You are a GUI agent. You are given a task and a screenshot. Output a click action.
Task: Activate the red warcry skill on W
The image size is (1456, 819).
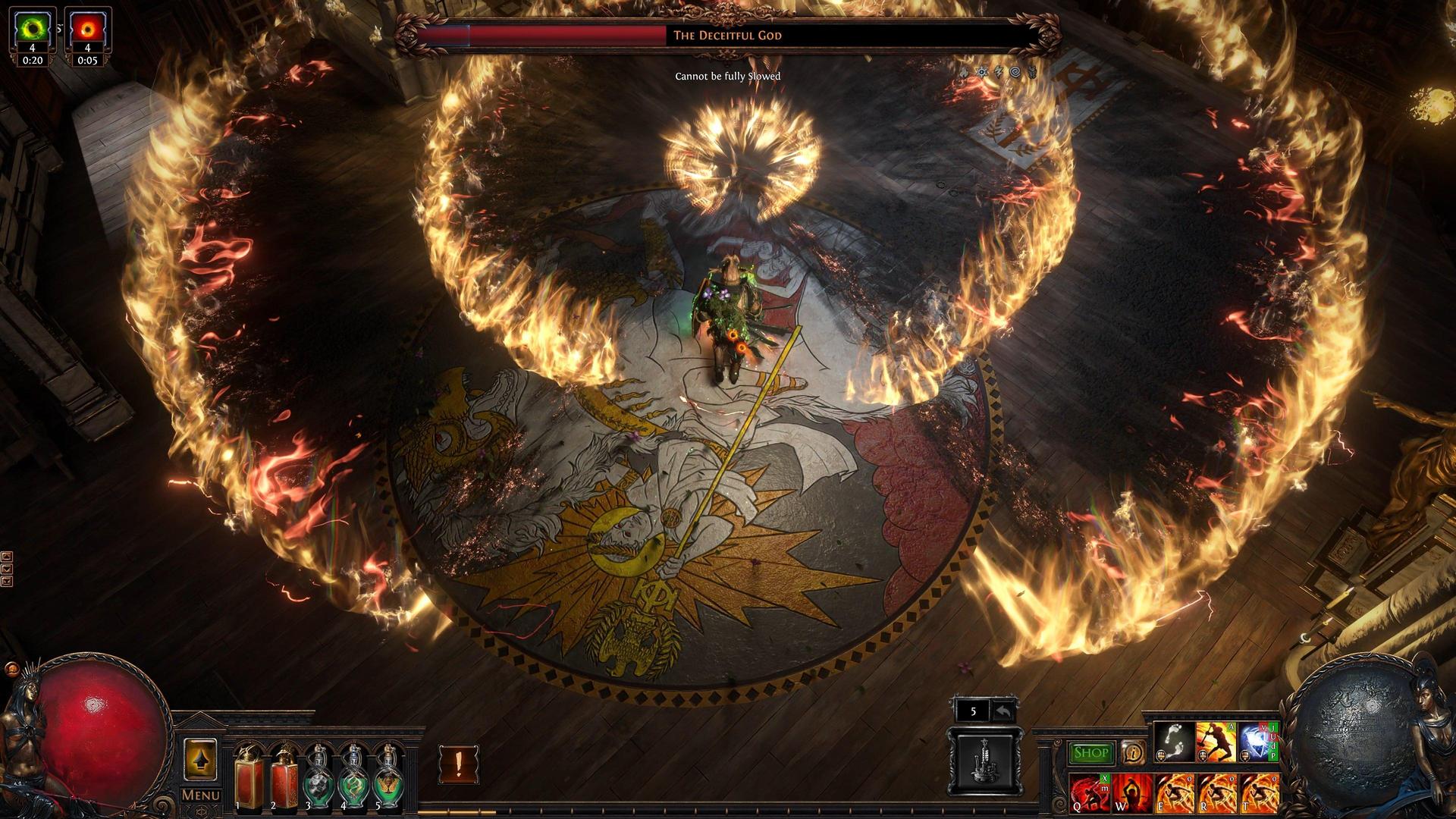(1132, 792)
